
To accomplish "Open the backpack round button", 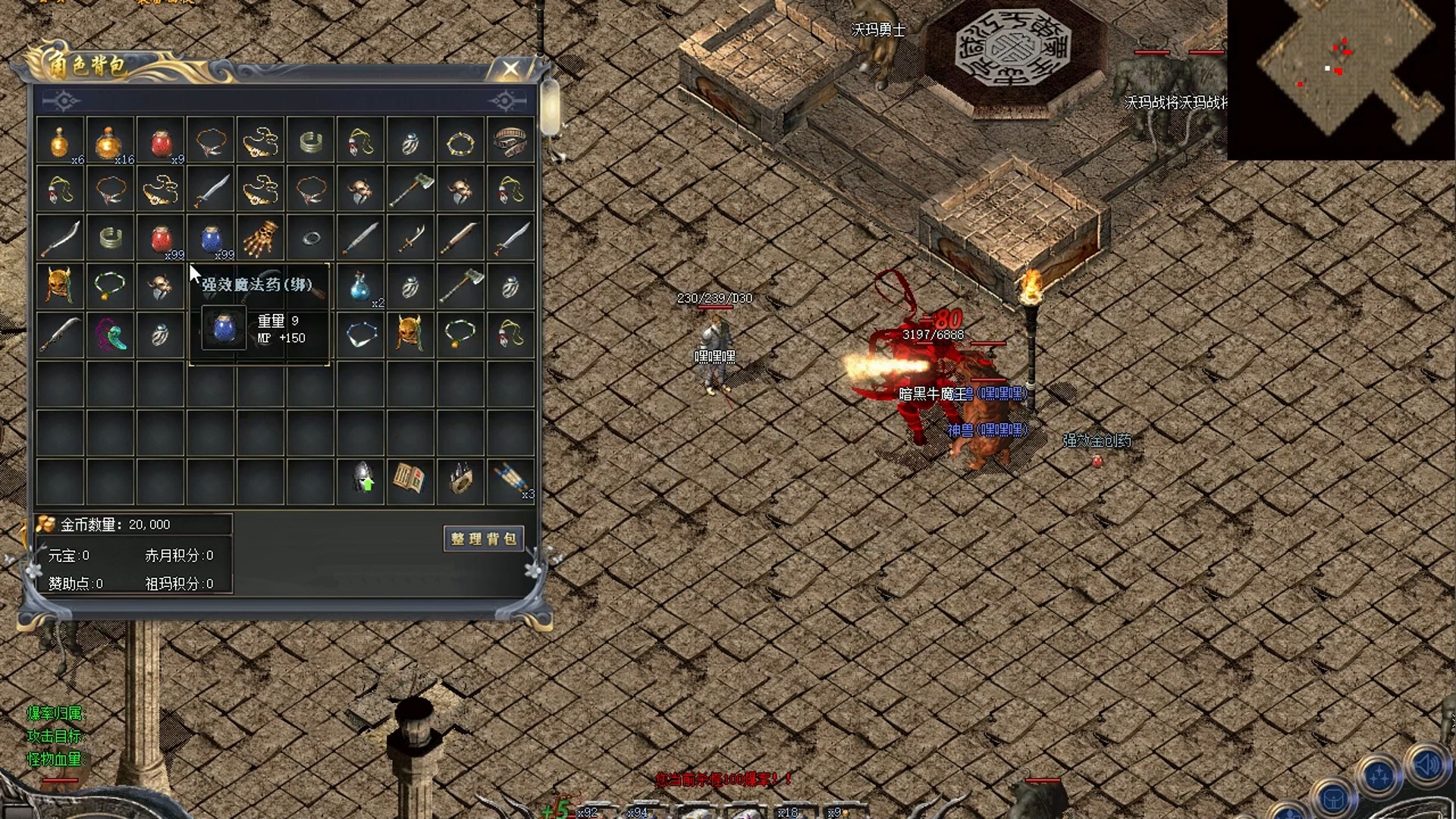I will [x=1335, y=800].
